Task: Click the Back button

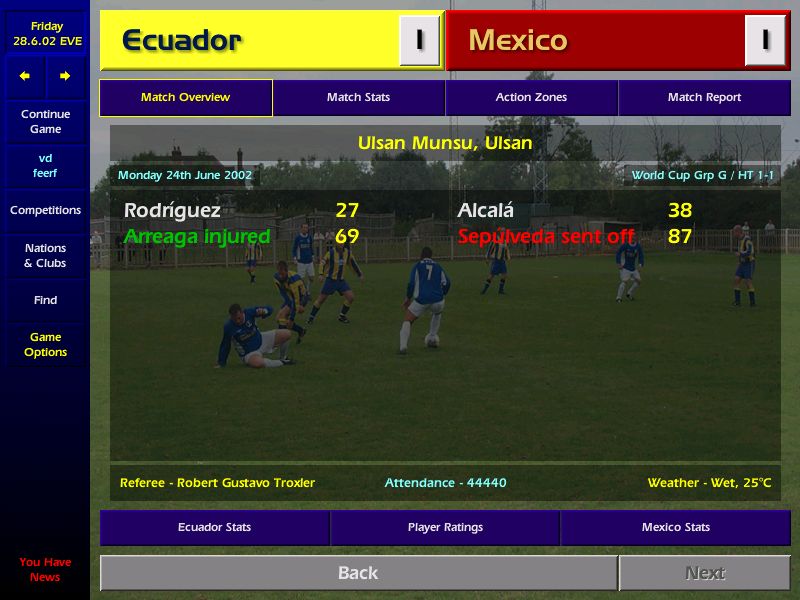Action: tap(358, 573)
